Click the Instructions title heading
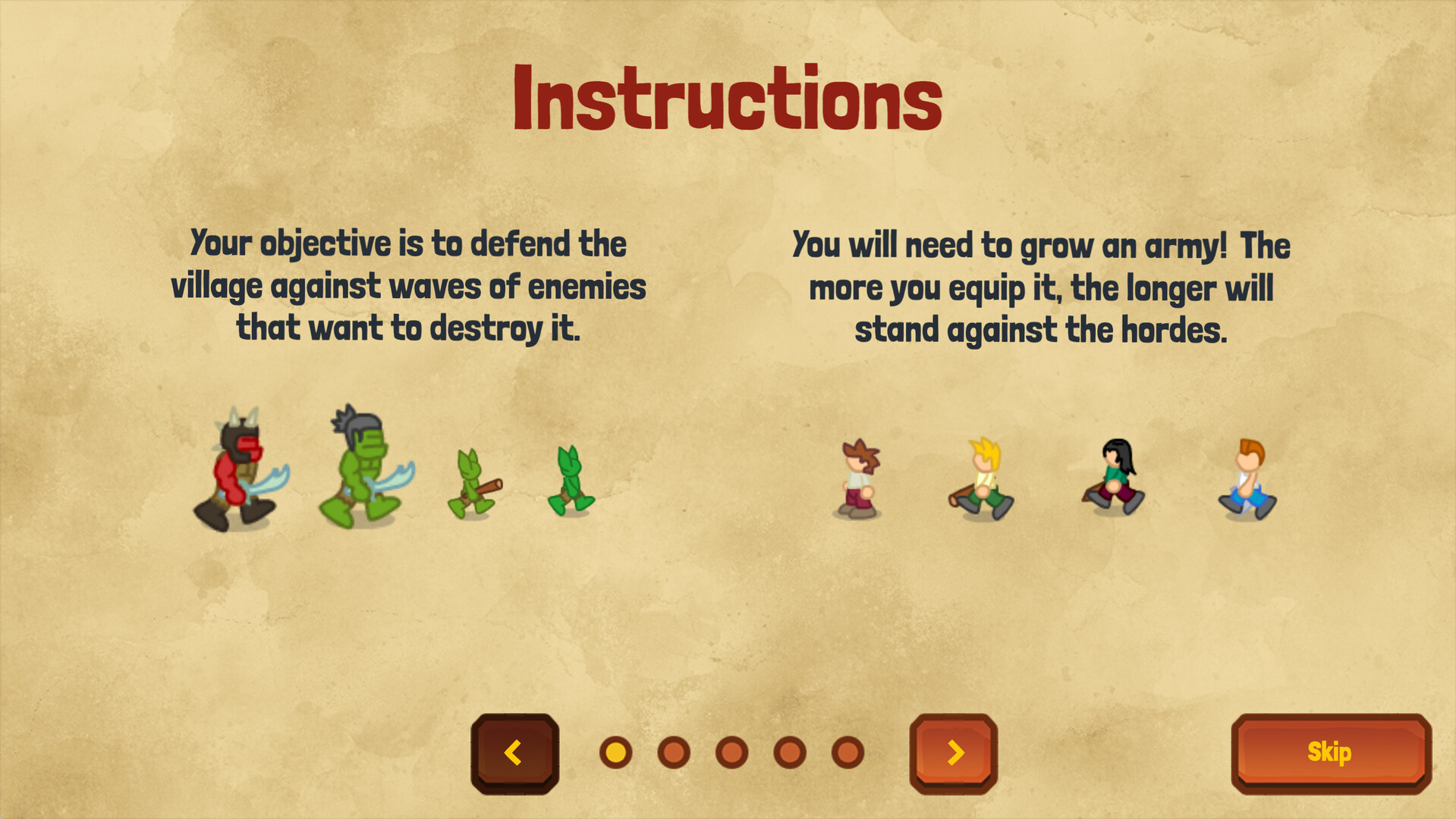This screenshot has width=1456, height=819. [727, 97]
